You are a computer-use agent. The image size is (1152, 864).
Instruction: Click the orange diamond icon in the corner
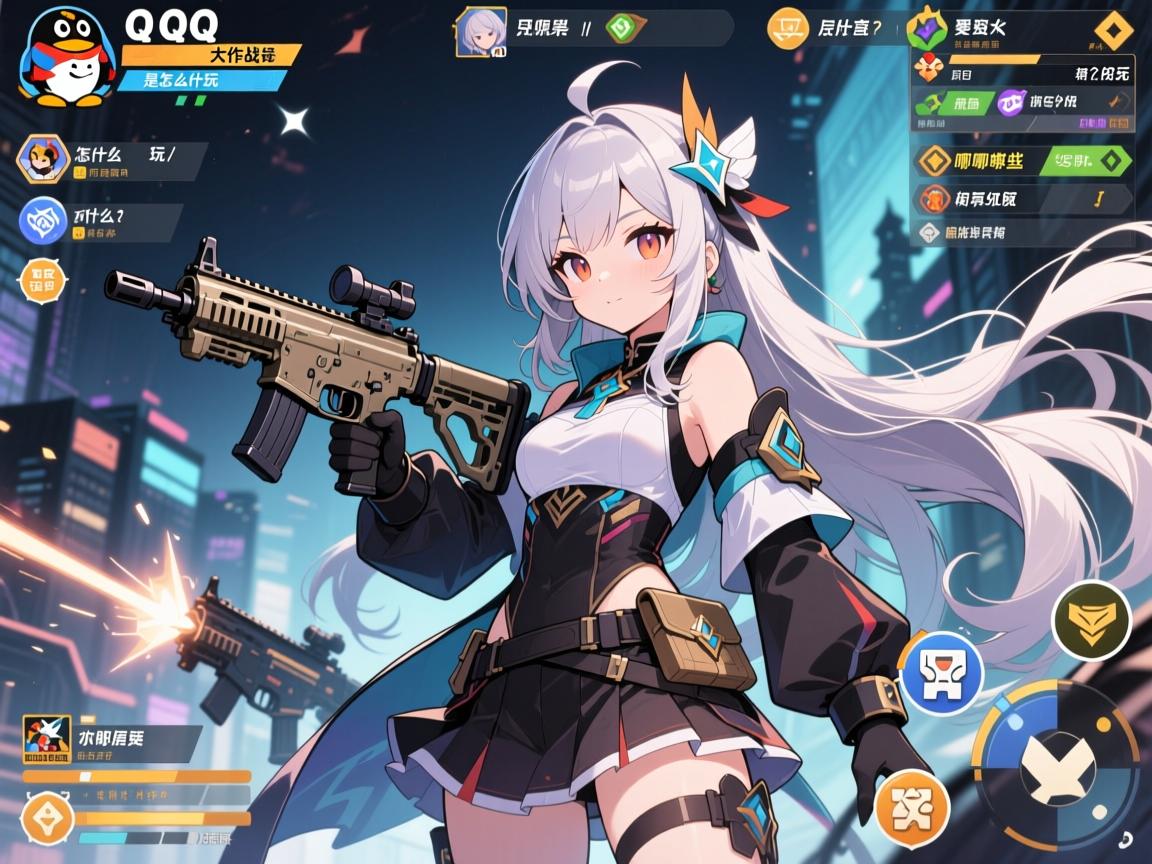[1114, 30]
